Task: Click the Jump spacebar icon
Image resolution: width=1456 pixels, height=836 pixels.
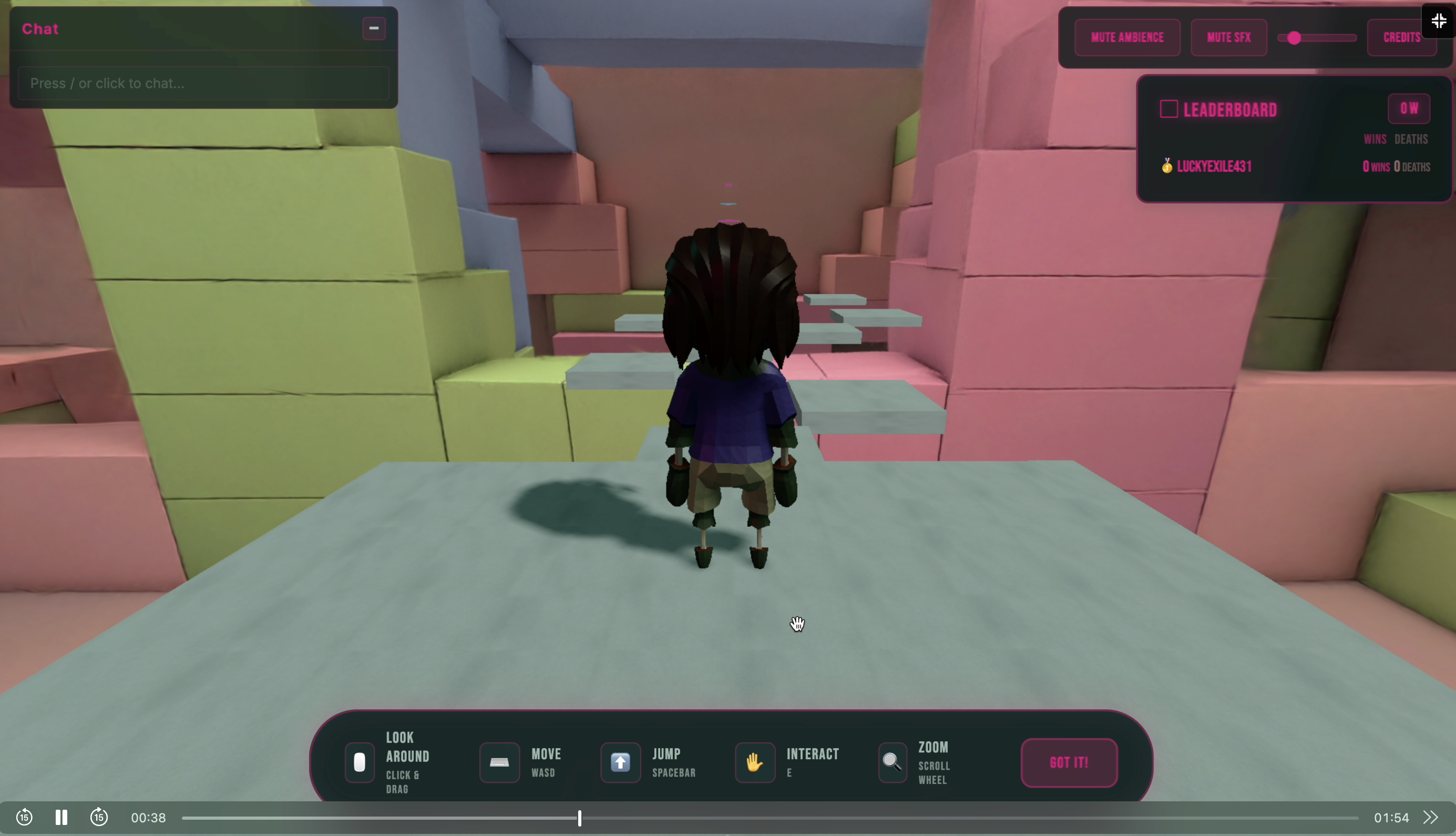Action: tap(620, 762)
